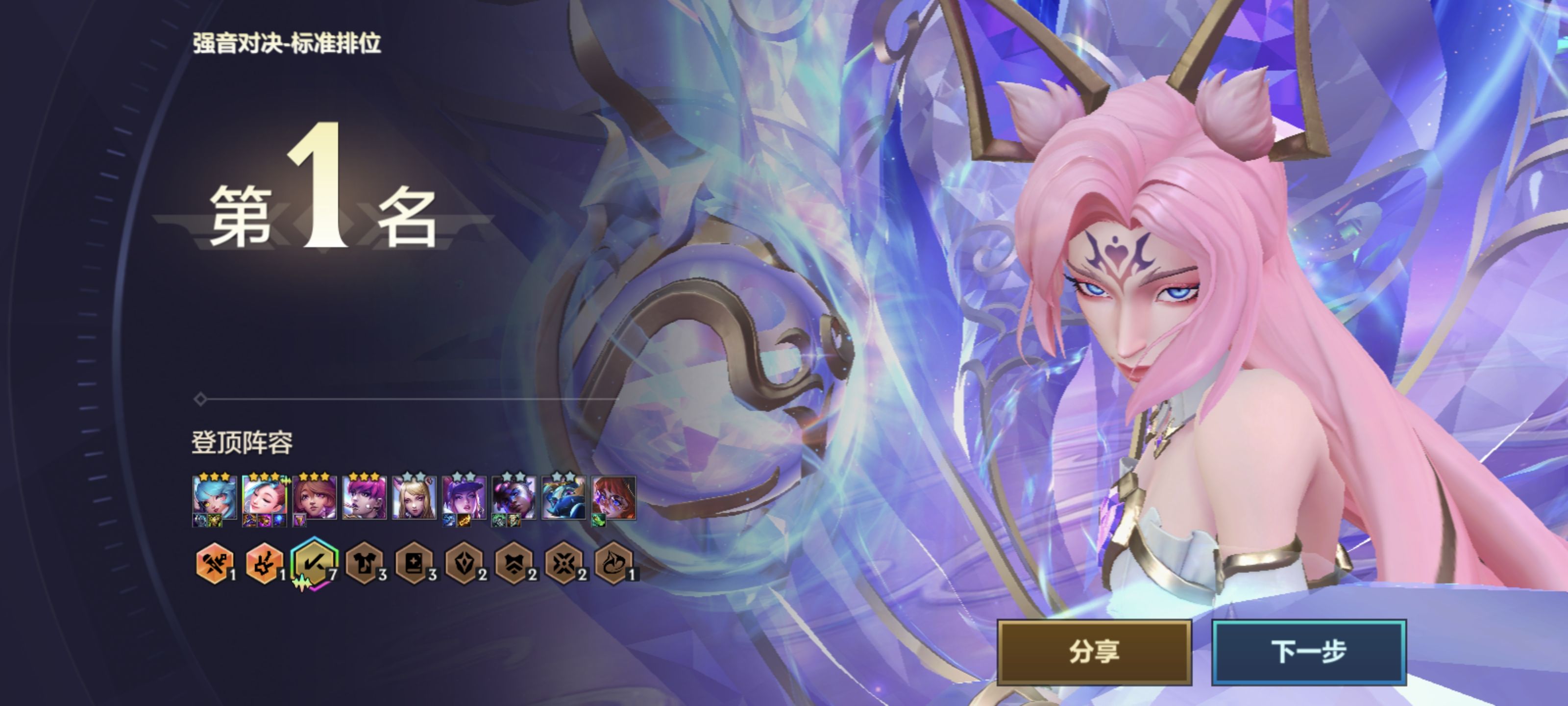Screen dimensions: 1568x706
Task: Select the headliner champion with green border
Action: click(x=264, y=498)
